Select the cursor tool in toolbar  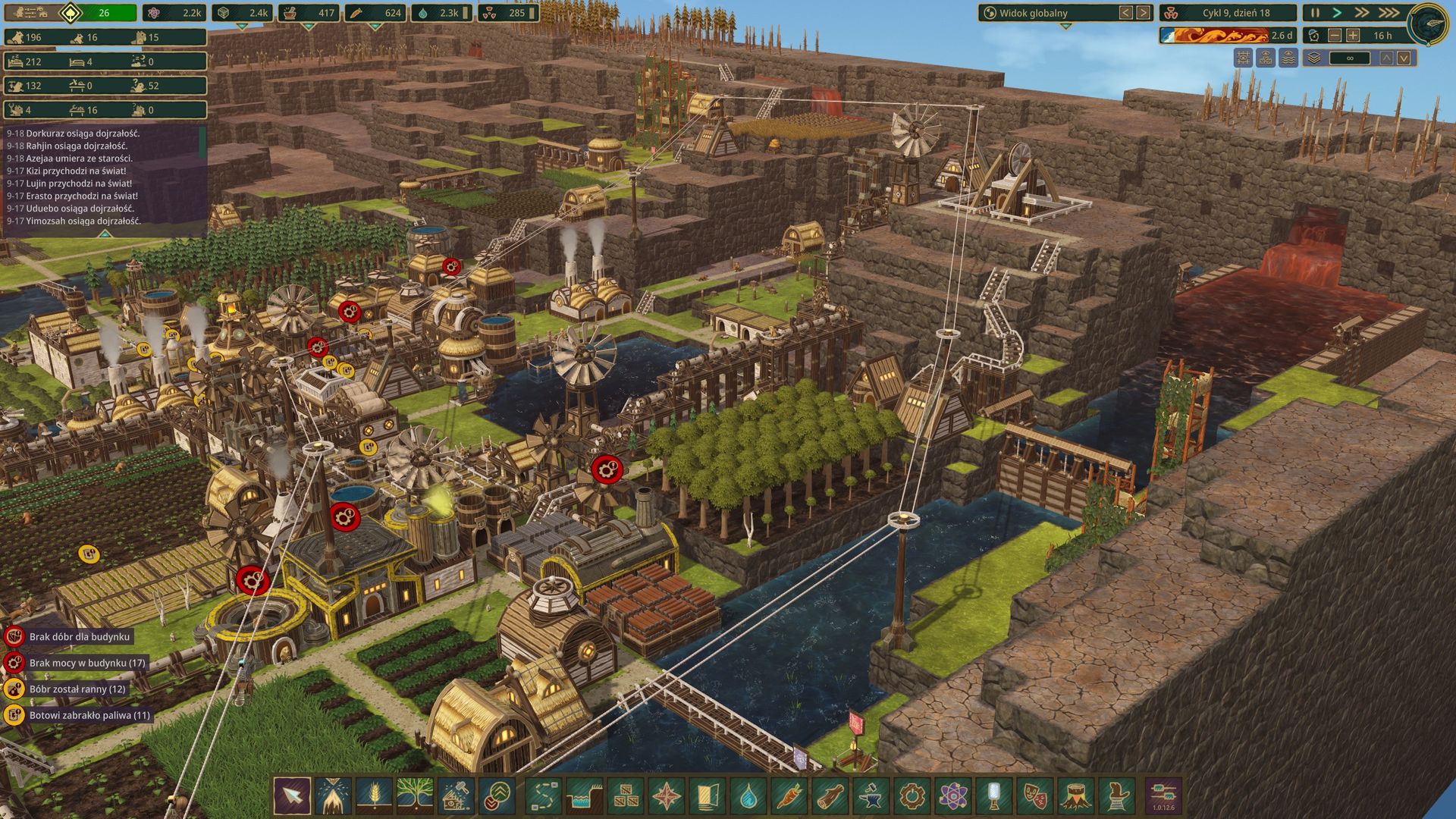292,796
